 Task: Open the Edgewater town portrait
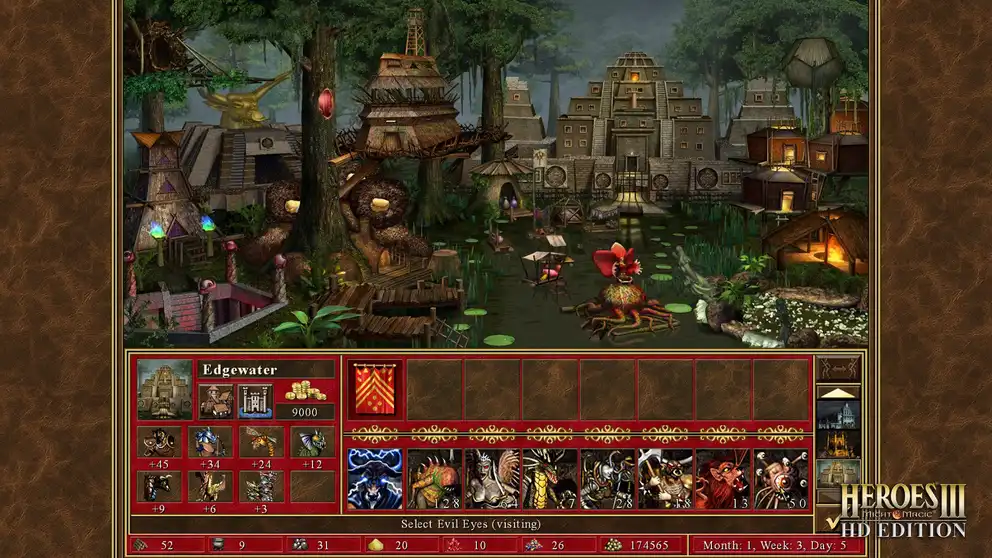tap(164, 389)
